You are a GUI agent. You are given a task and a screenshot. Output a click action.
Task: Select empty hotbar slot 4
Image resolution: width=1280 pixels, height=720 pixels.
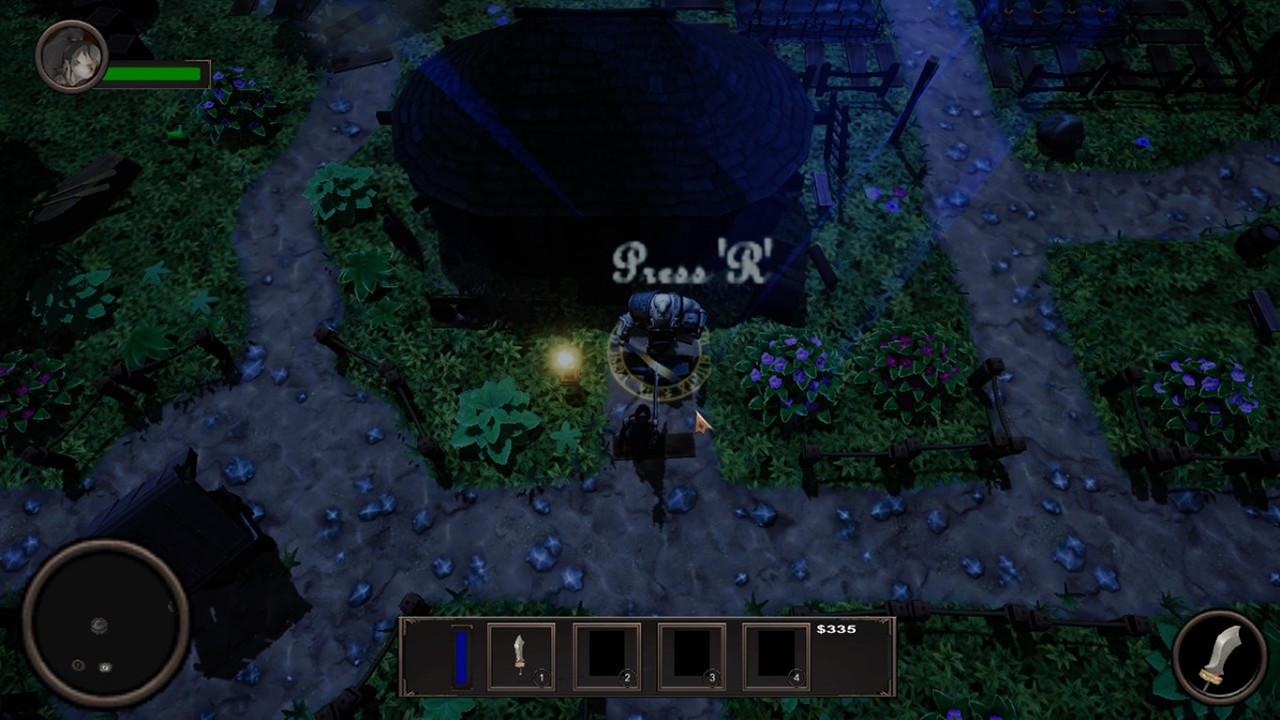pyautogui.click(x=778, y=656)
